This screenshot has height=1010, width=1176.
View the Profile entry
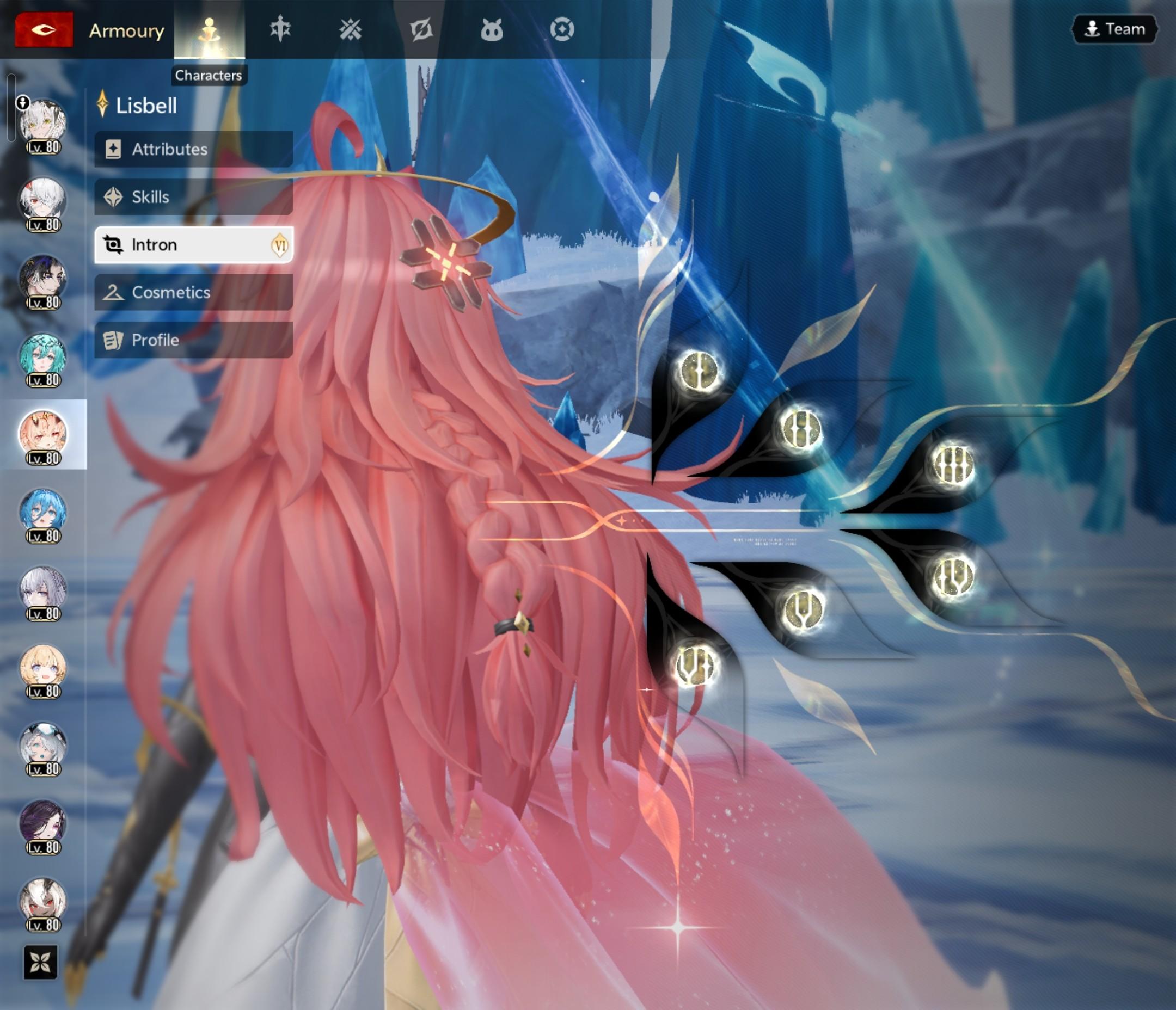(x=193, y=340)
